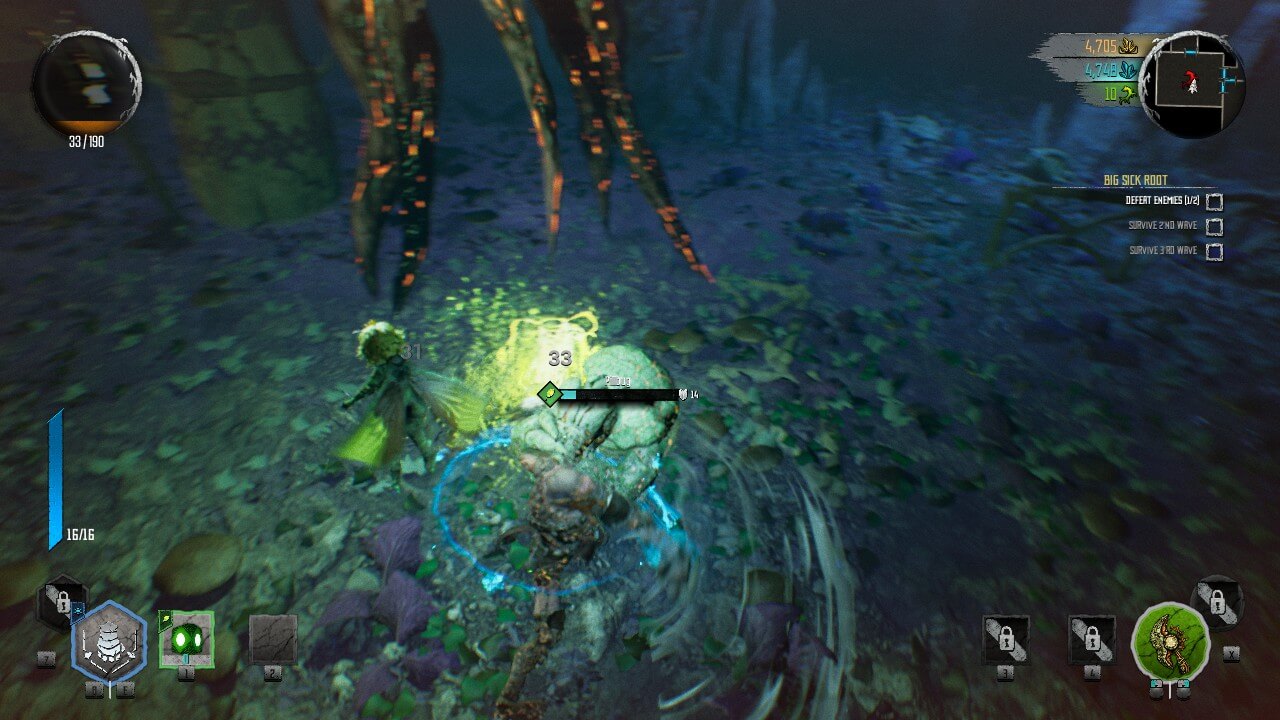
Task: Click the locked round slot beside the axe
Action: (x=1217, y=602)
